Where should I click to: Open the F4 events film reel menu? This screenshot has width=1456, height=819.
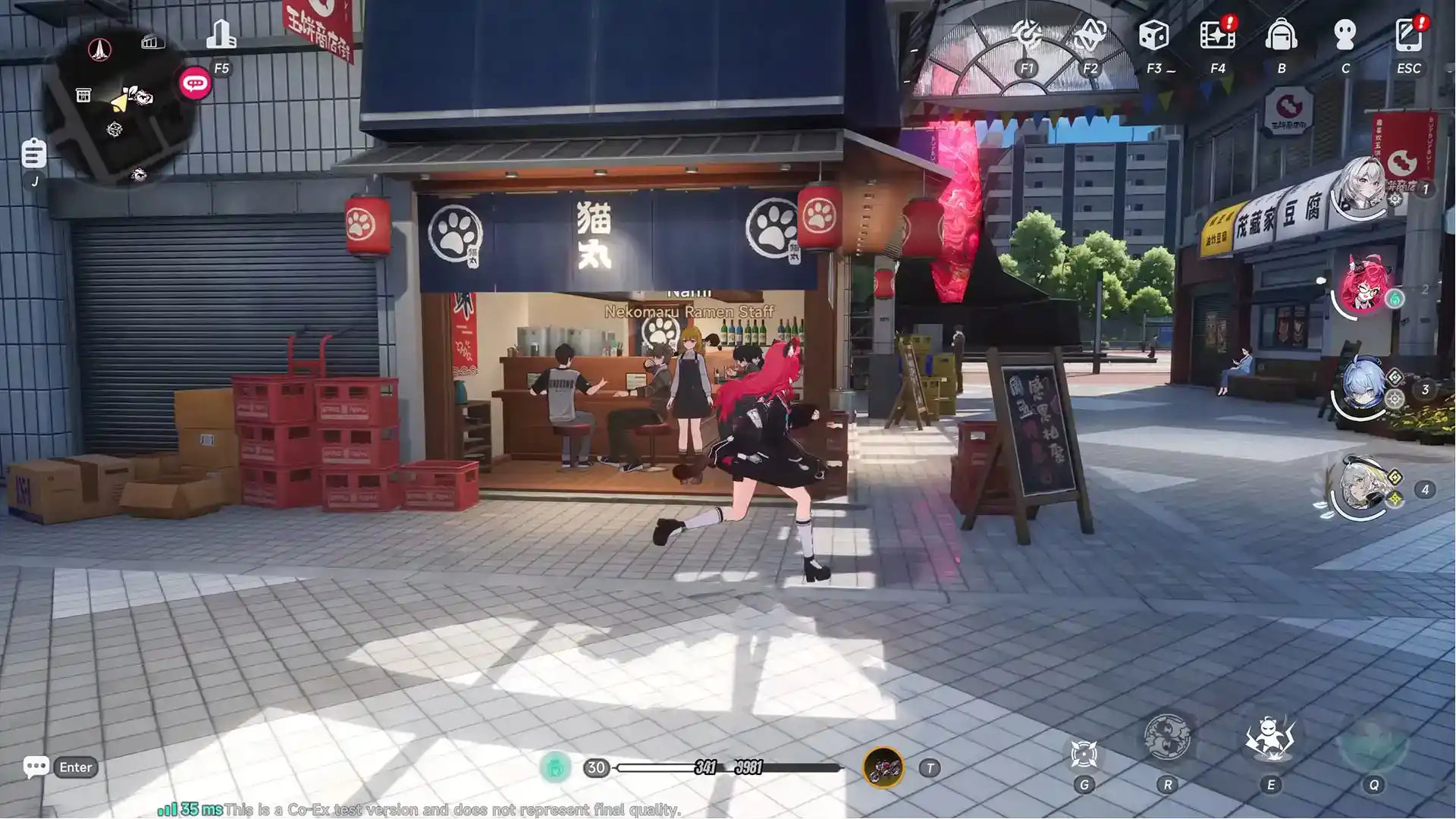pos(1217,34)
